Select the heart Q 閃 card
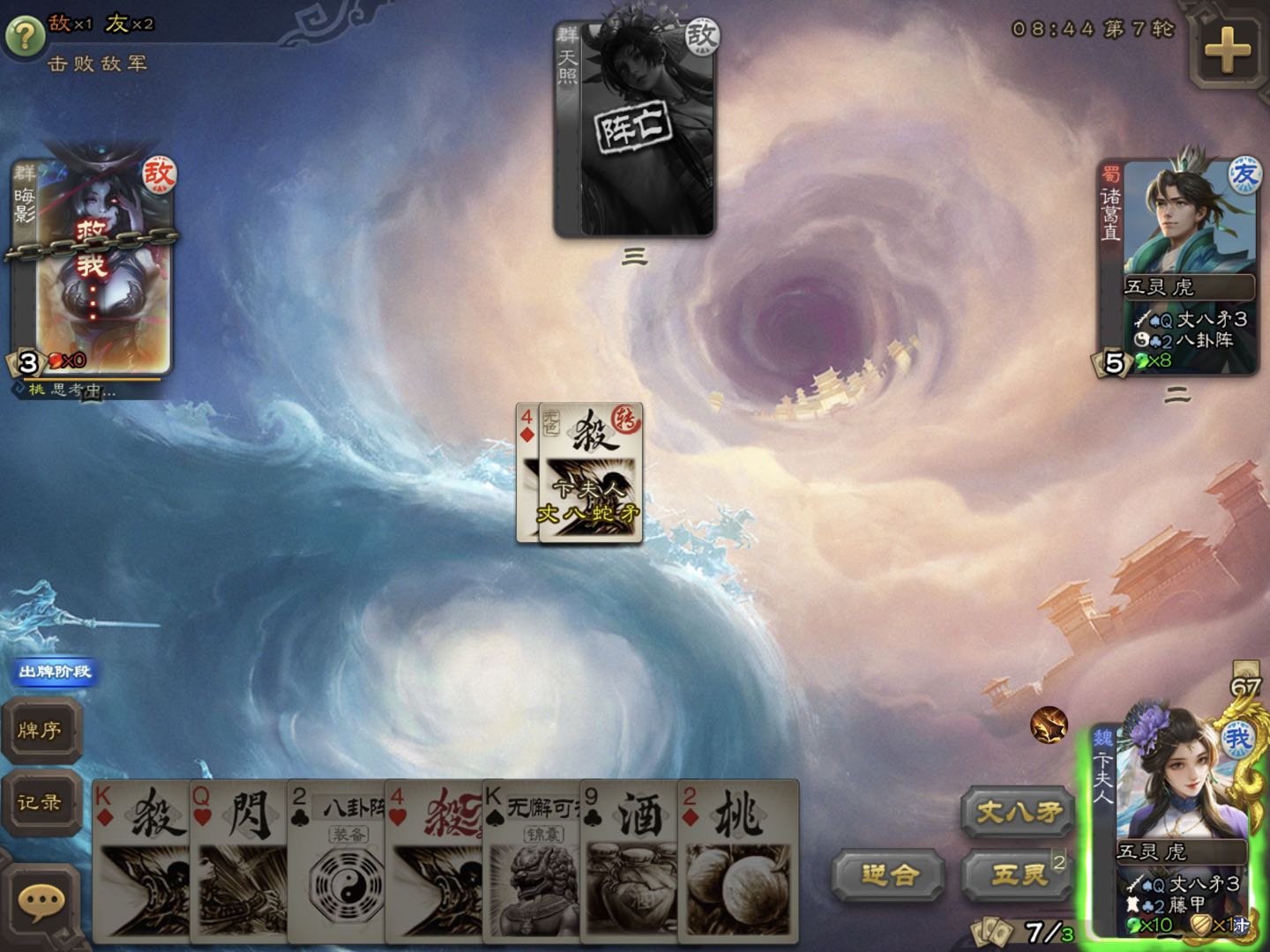This screenshot has height=952, width=1270. pos(238,859)
